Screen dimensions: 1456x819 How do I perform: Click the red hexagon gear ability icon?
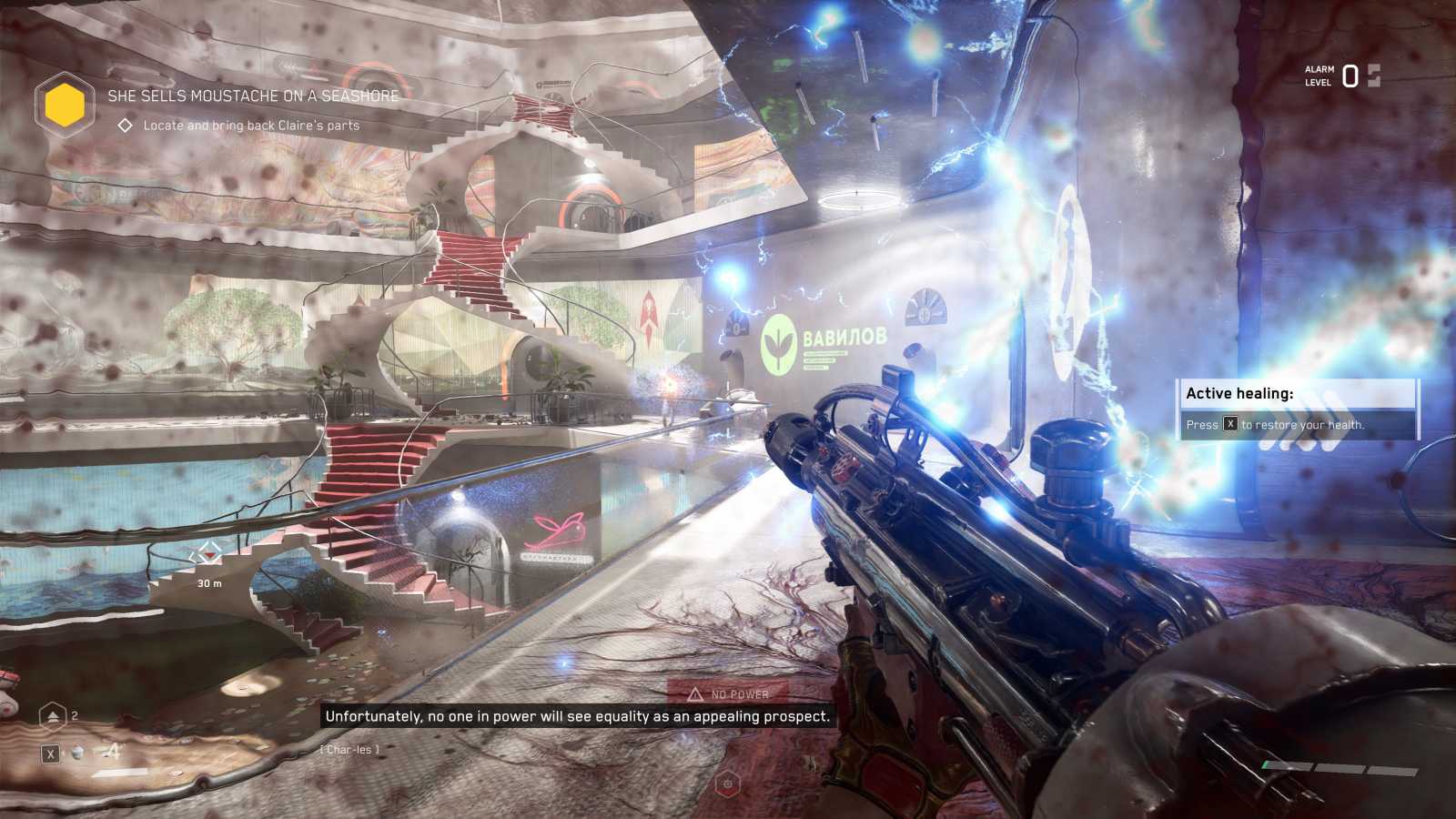pyautogui.click(x=727, y=784)
